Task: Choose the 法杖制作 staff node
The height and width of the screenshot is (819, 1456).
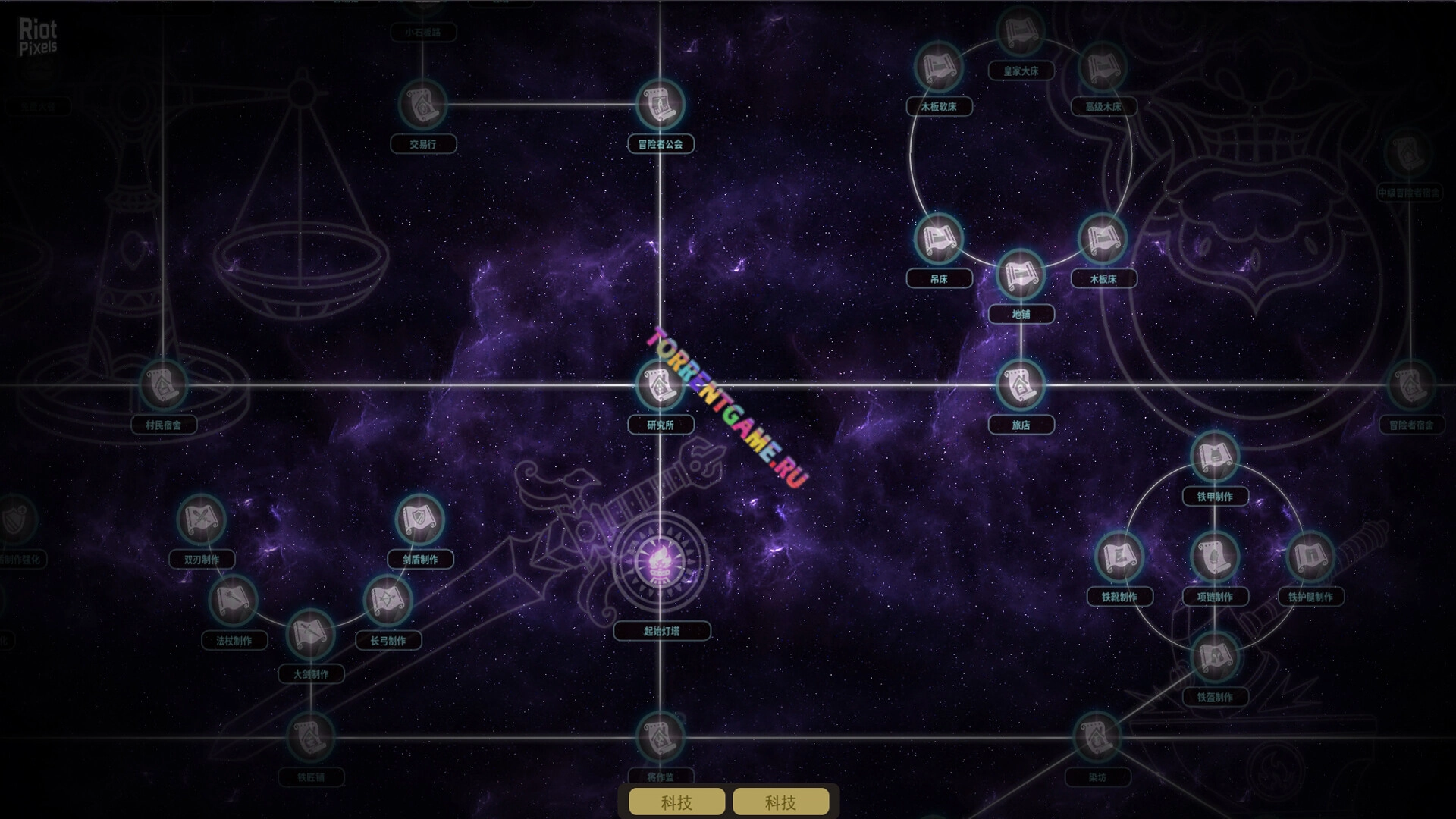Action: click(234, 601)
